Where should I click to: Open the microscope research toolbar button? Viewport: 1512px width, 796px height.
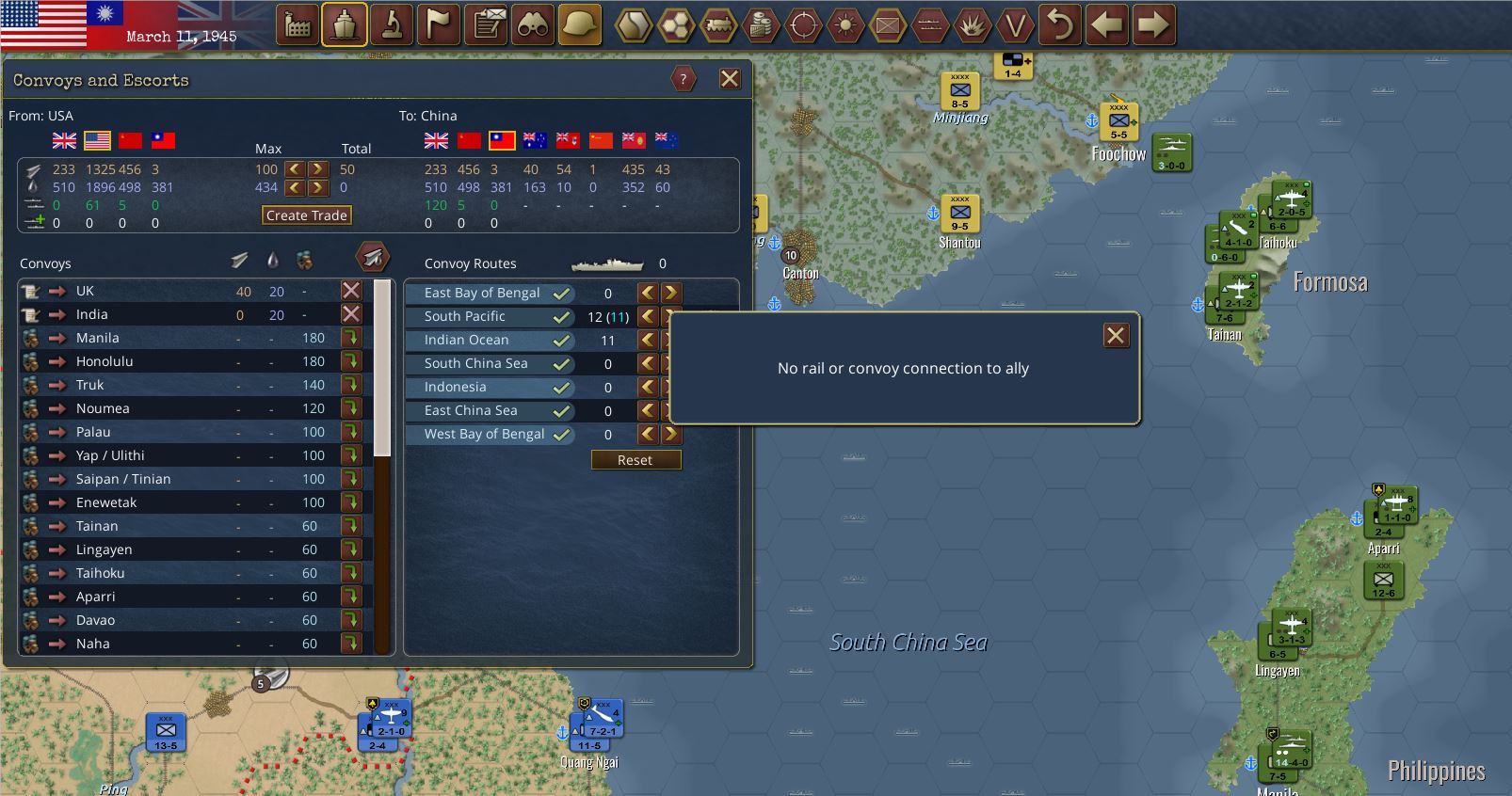(x=392, y=25)
